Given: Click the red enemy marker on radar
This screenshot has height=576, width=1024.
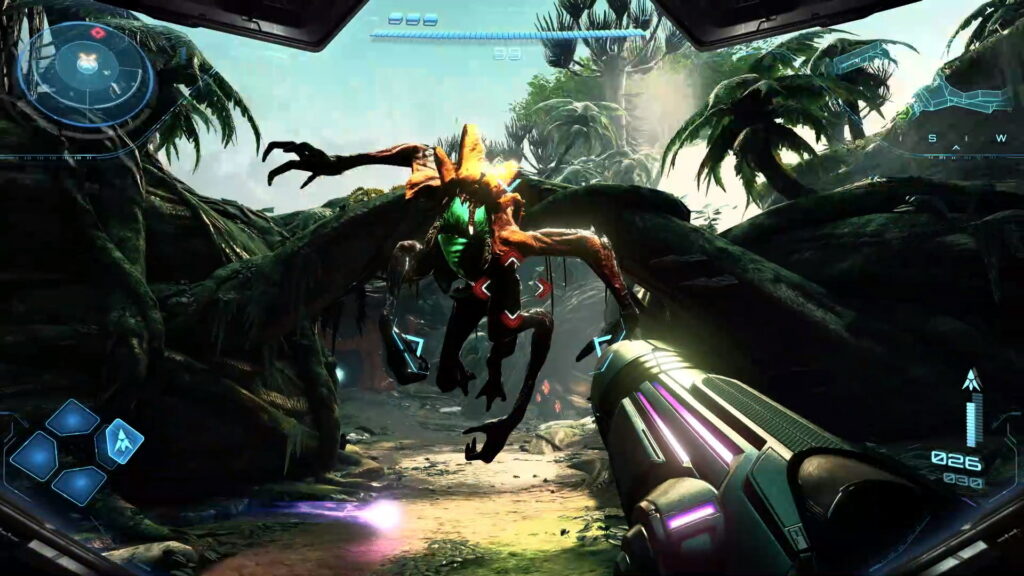Looking at the screenshot, I should coord(98,32).
